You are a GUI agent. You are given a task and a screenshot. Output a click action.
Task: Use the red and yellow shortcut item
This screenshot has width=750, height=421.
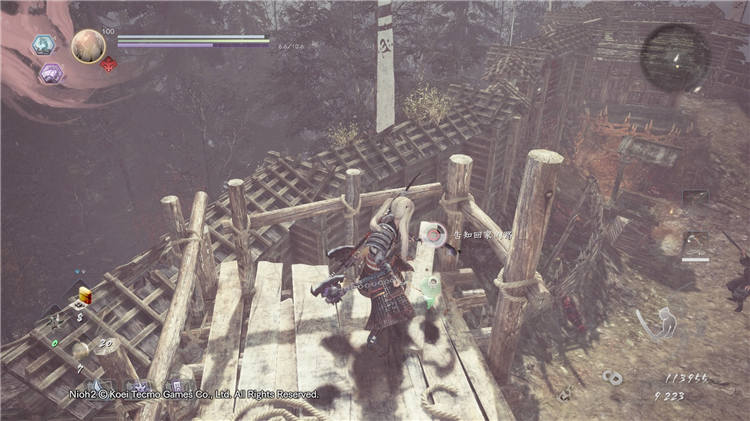click(x=85, y=295)
